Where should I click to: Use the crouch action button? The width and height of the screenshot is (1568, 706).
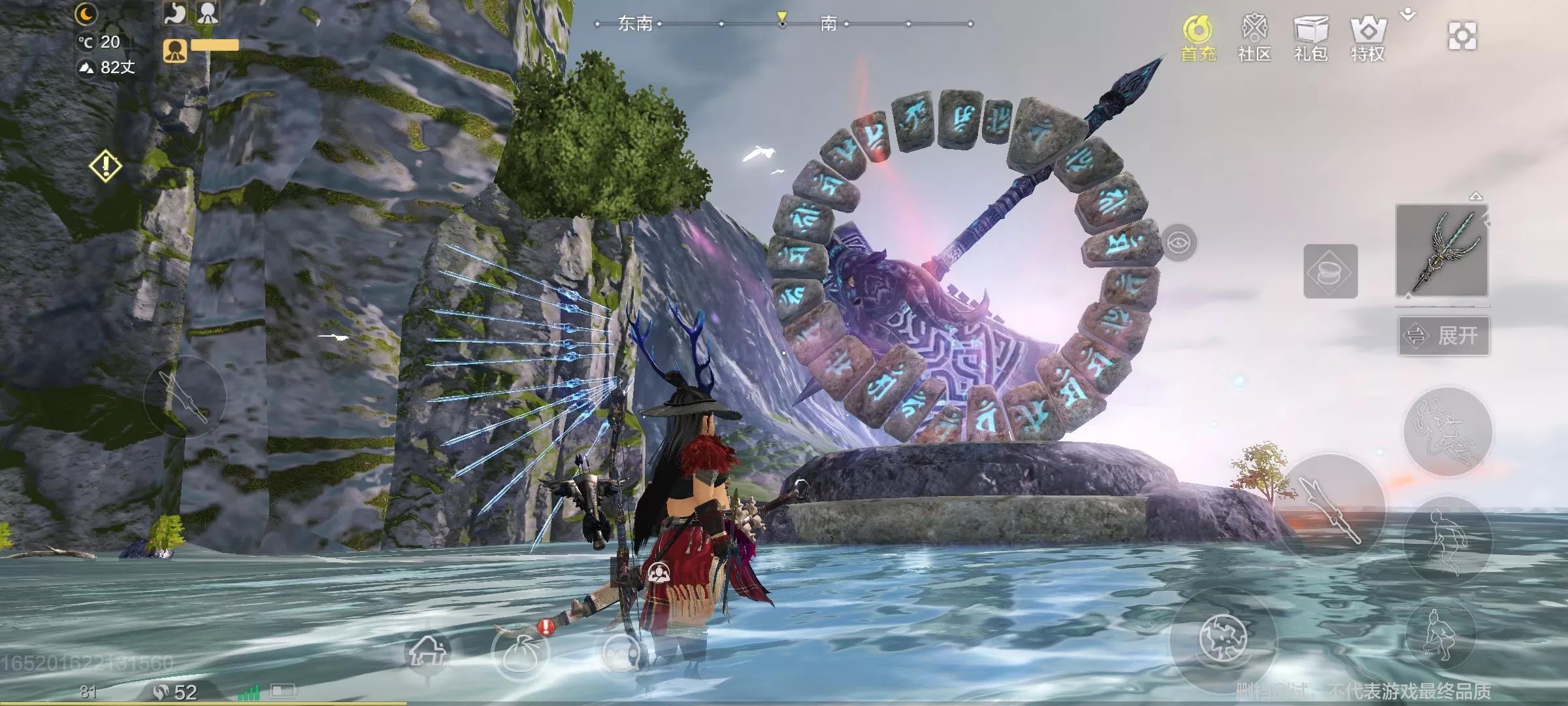(1440, 632)
